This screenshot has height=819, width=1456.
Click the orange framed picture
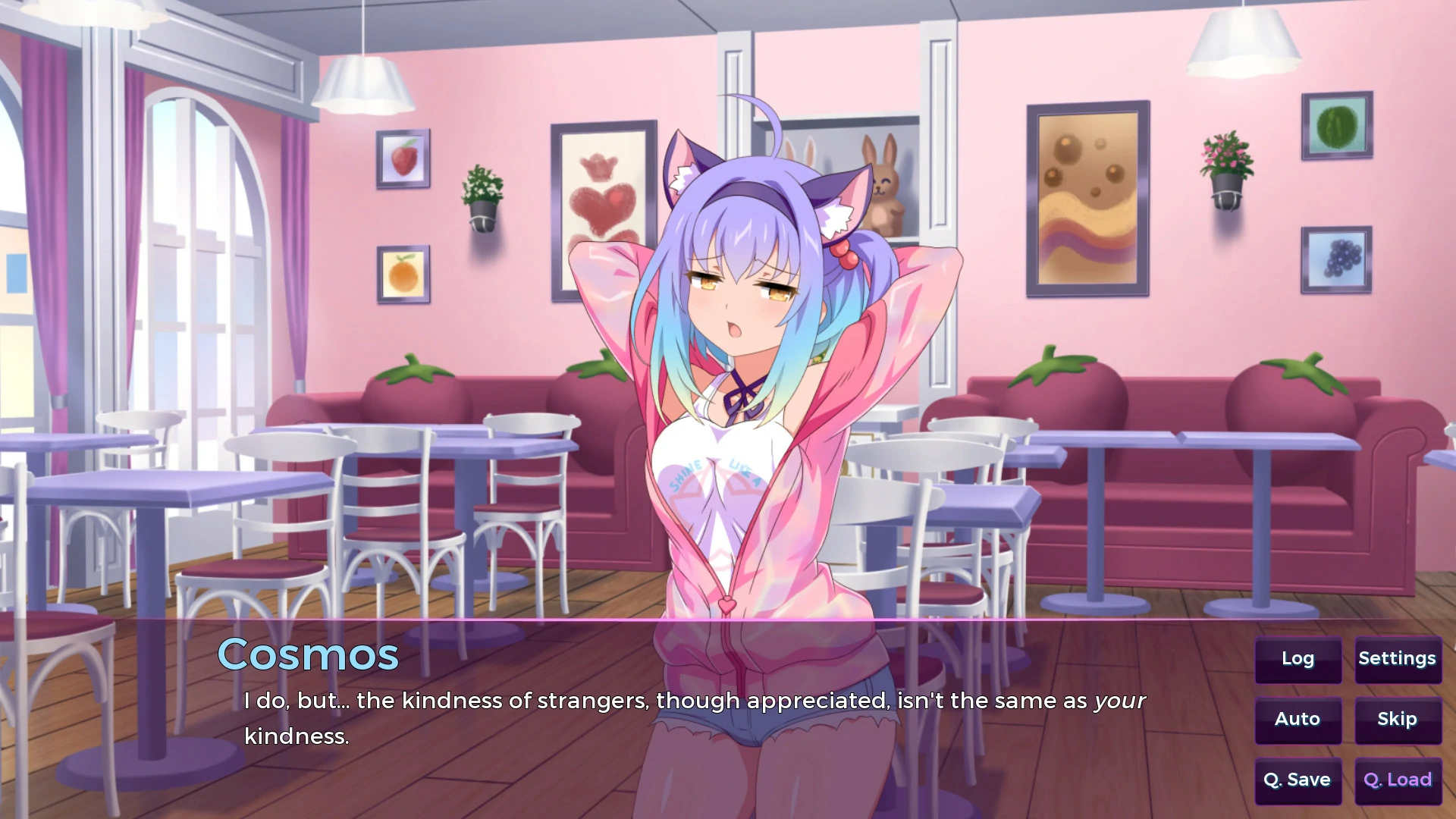coord(403,273)
